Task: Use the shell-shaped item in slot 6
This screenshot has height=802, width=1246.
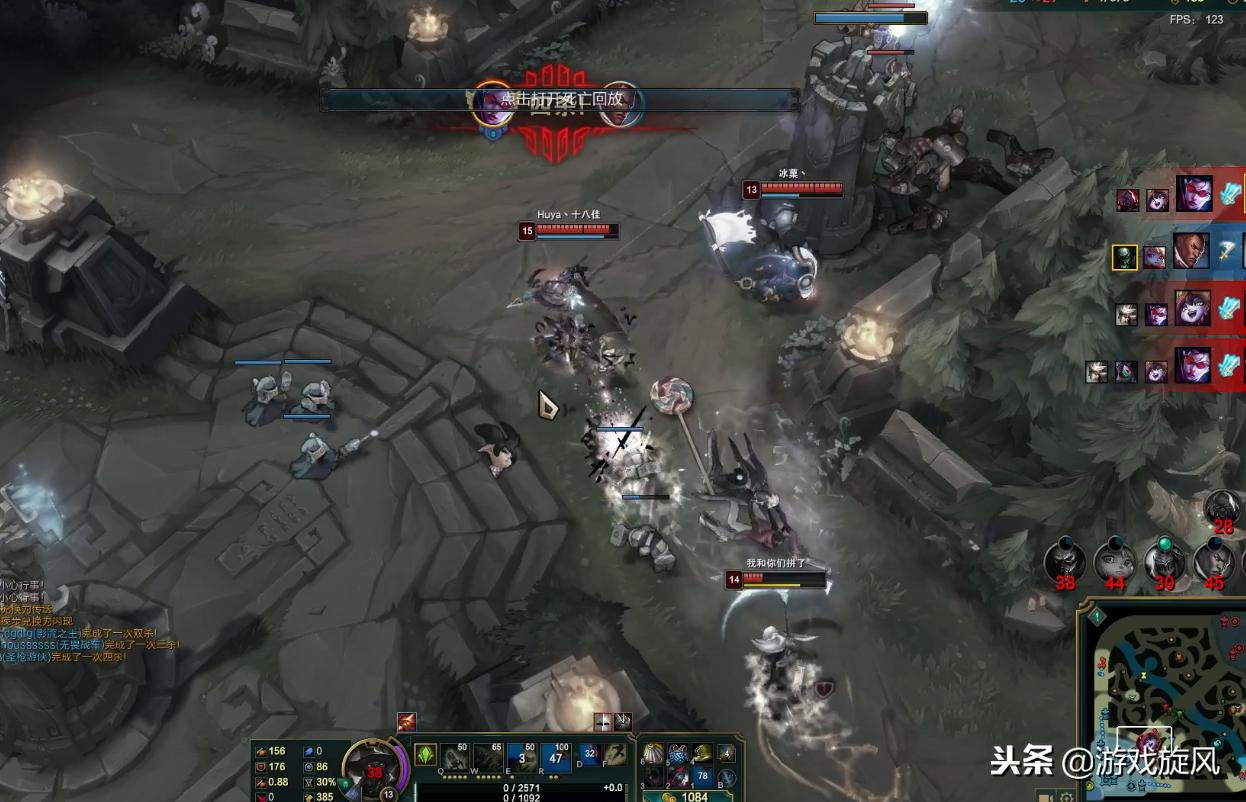Action: (x=653, y=754)
